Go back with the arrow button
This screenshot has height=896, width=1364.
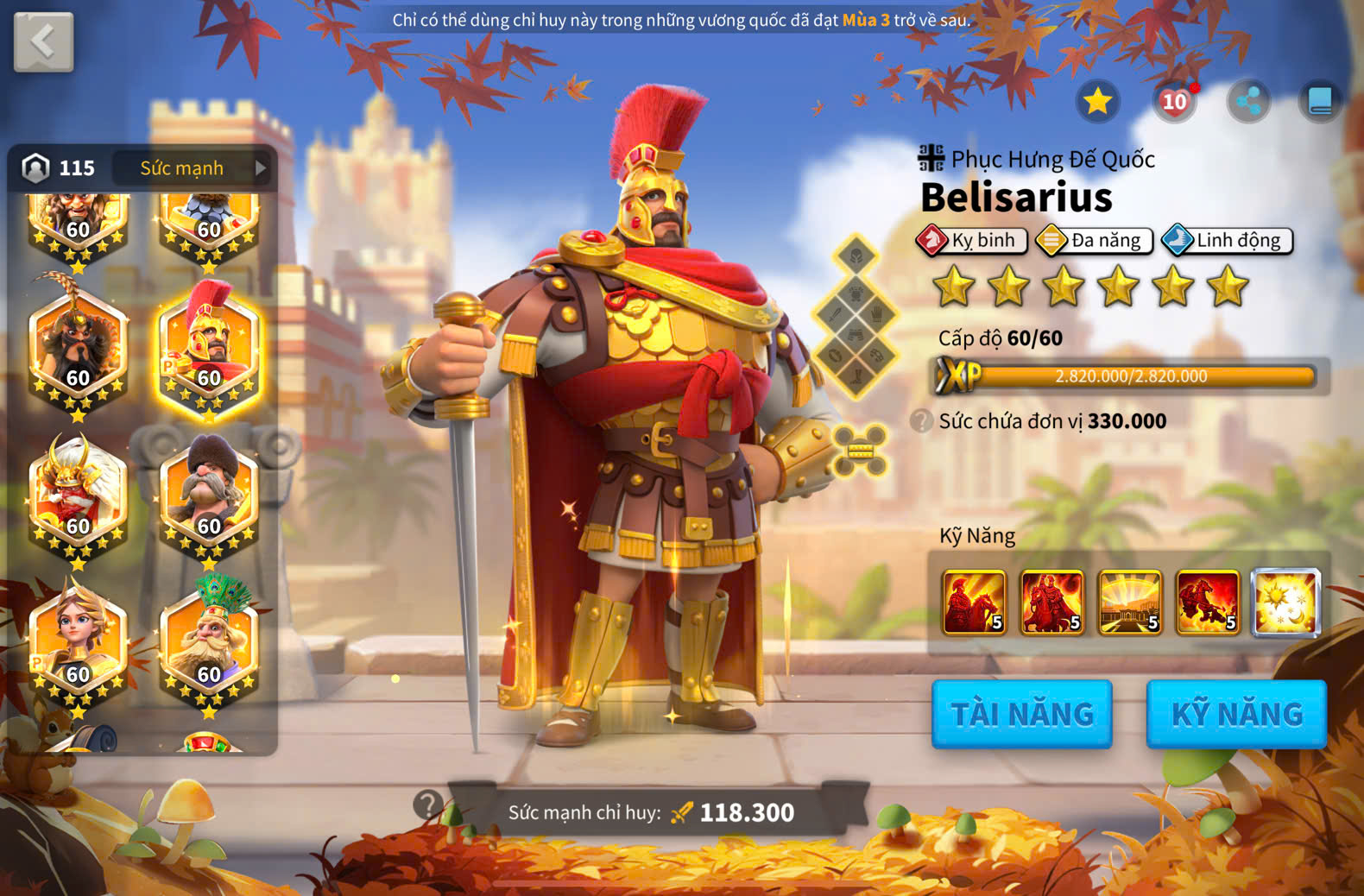click(x=43, y=41)
